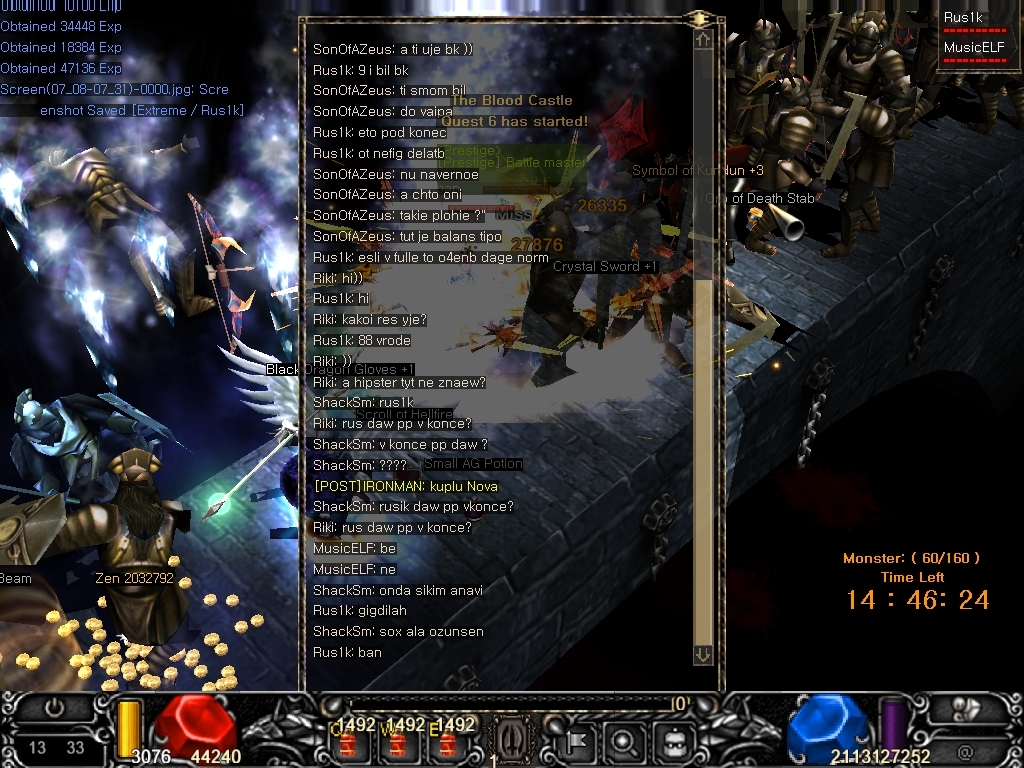Click the magnifying glass button
1024x768 pixels.
pyautogui.click(x=622, y=742)
